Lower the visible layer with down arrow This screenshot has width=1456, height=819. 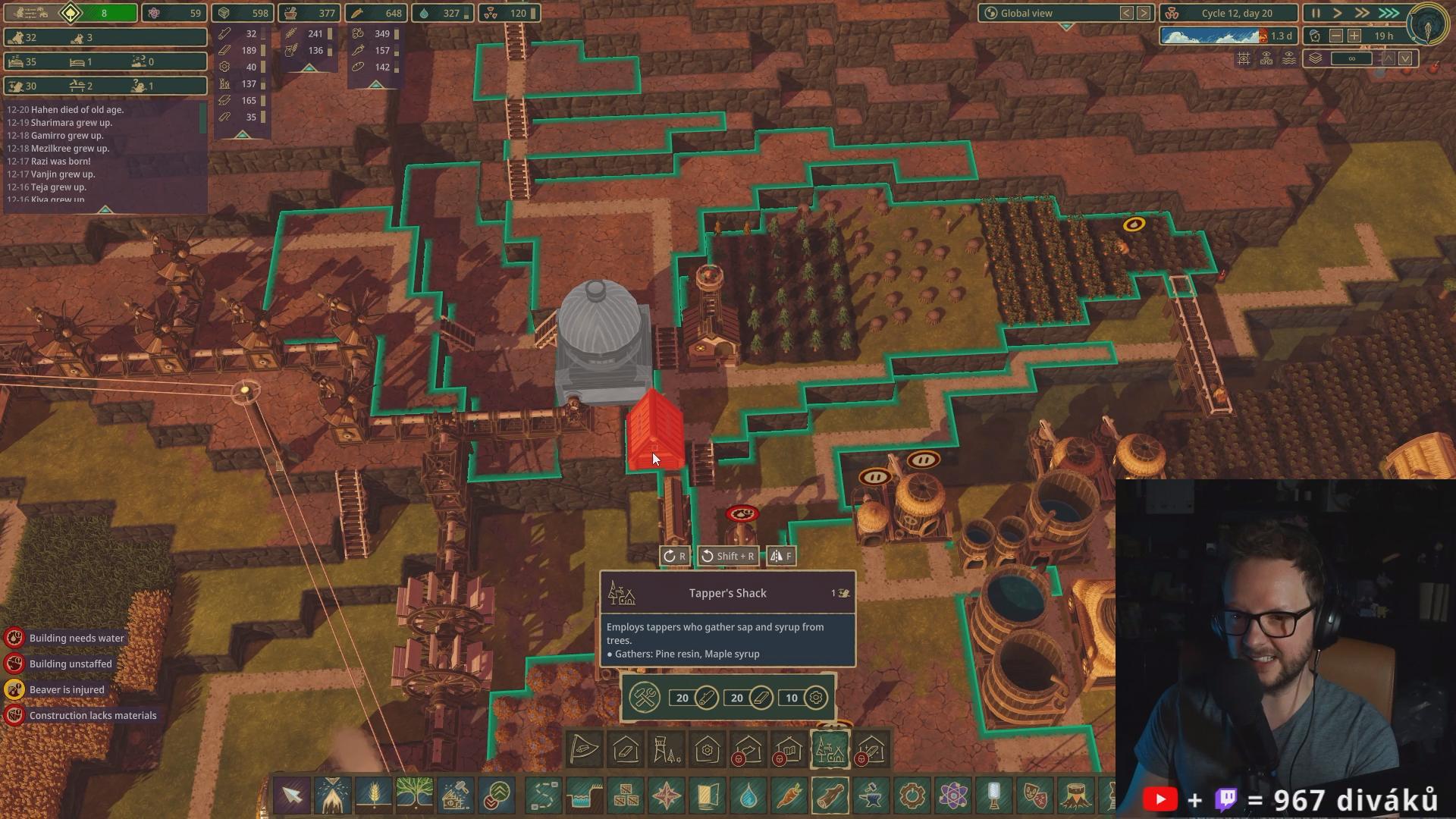point(1405,58)
